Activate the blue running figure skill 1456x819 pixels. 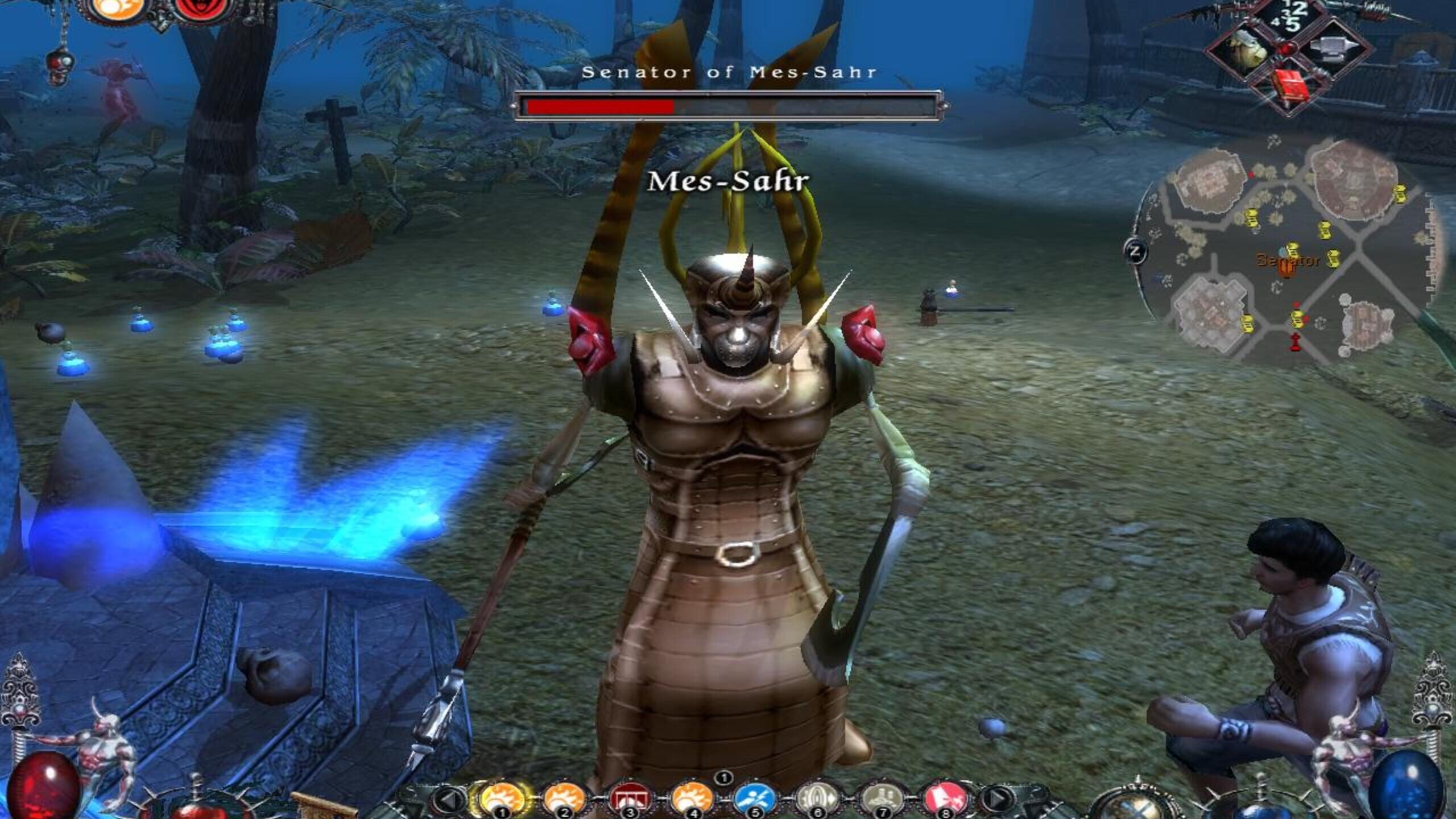pyautogui.click(x=755, y=799)
